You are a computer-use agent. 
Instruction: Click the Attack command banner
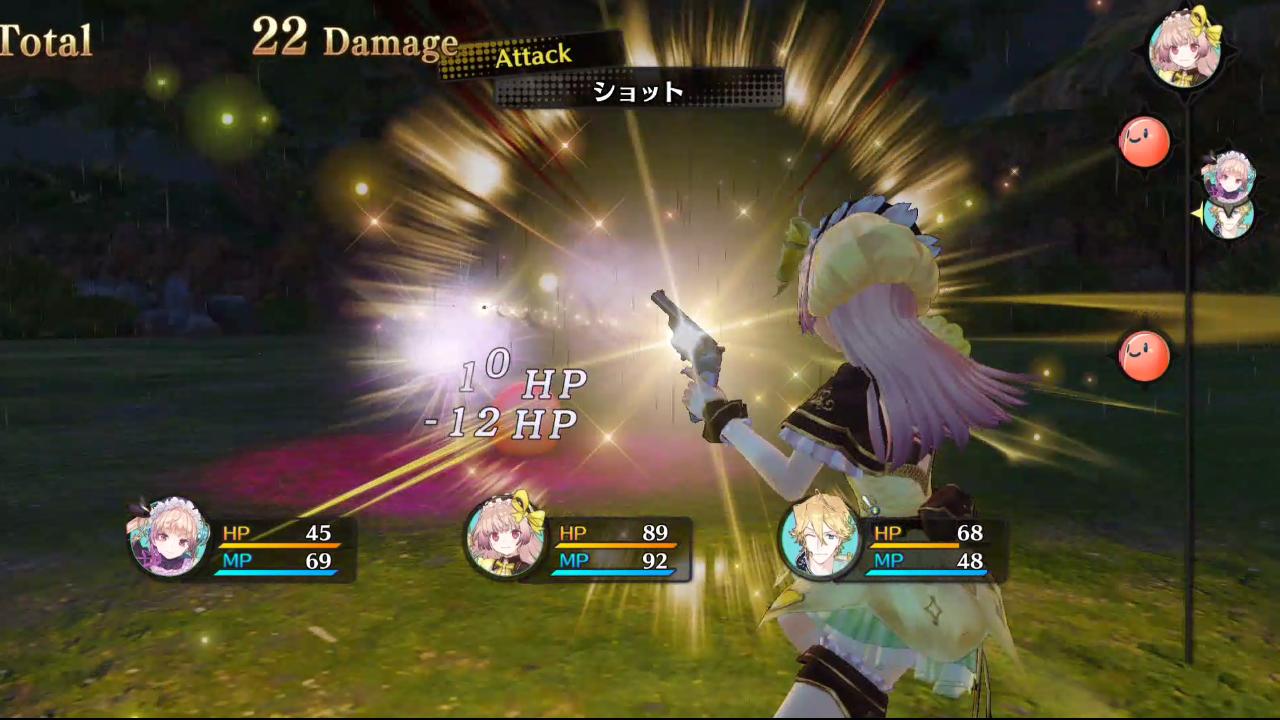(534, 56)
